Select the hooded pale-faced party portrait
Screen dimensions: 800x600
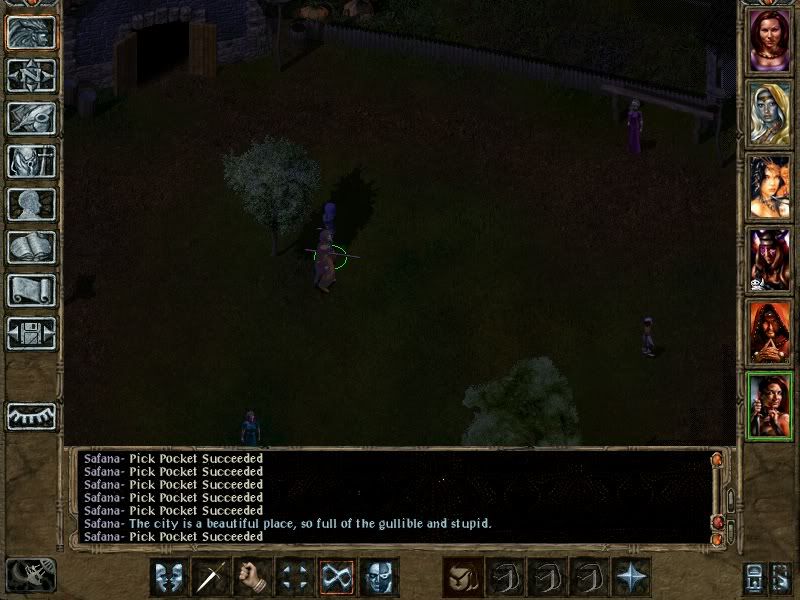pyautogui.click(x=770, y=113)
